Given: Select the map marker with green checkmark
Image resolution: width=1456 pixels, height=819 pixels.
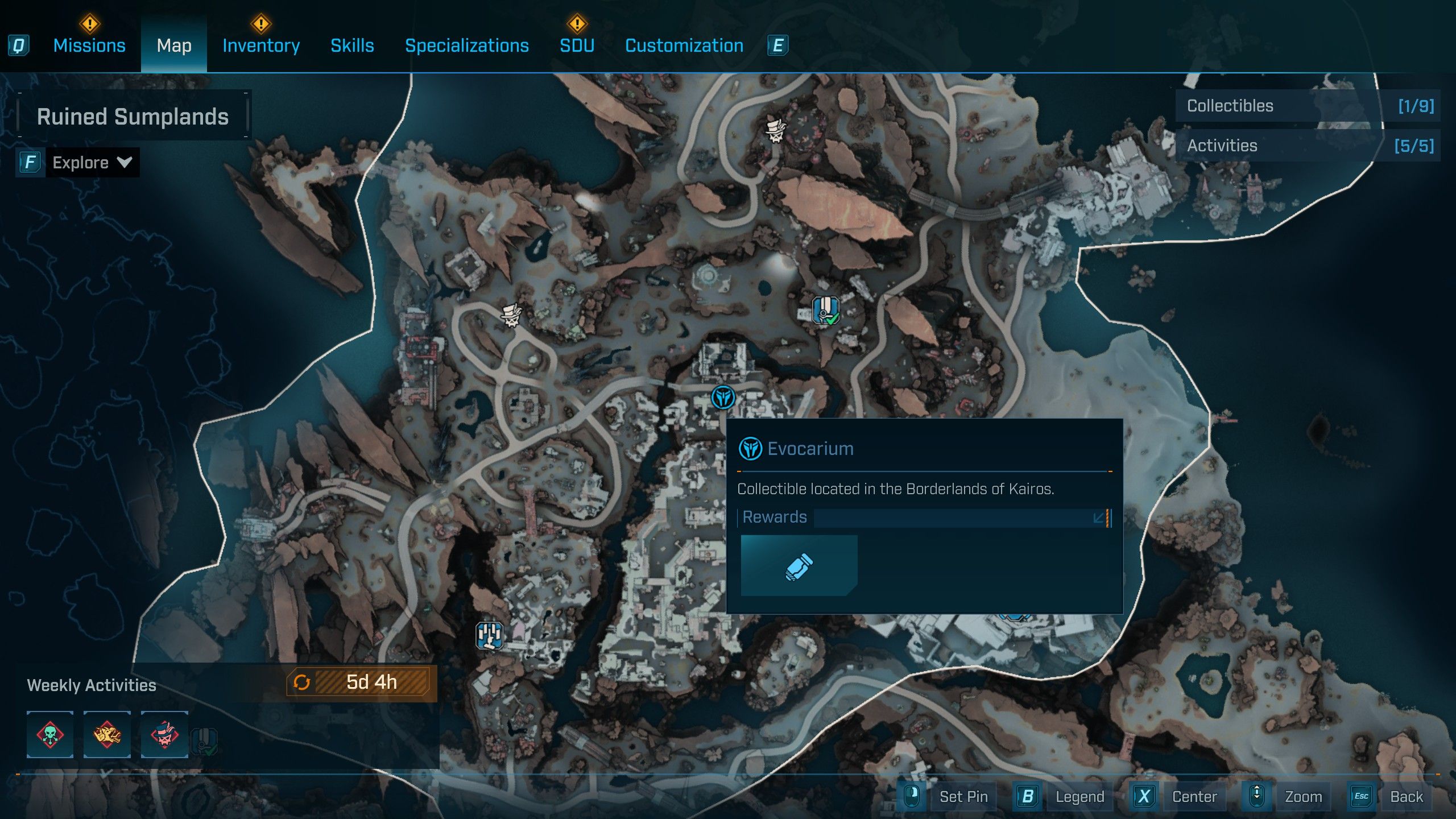Looking at the screenshot, I should [x=825, y=311].
